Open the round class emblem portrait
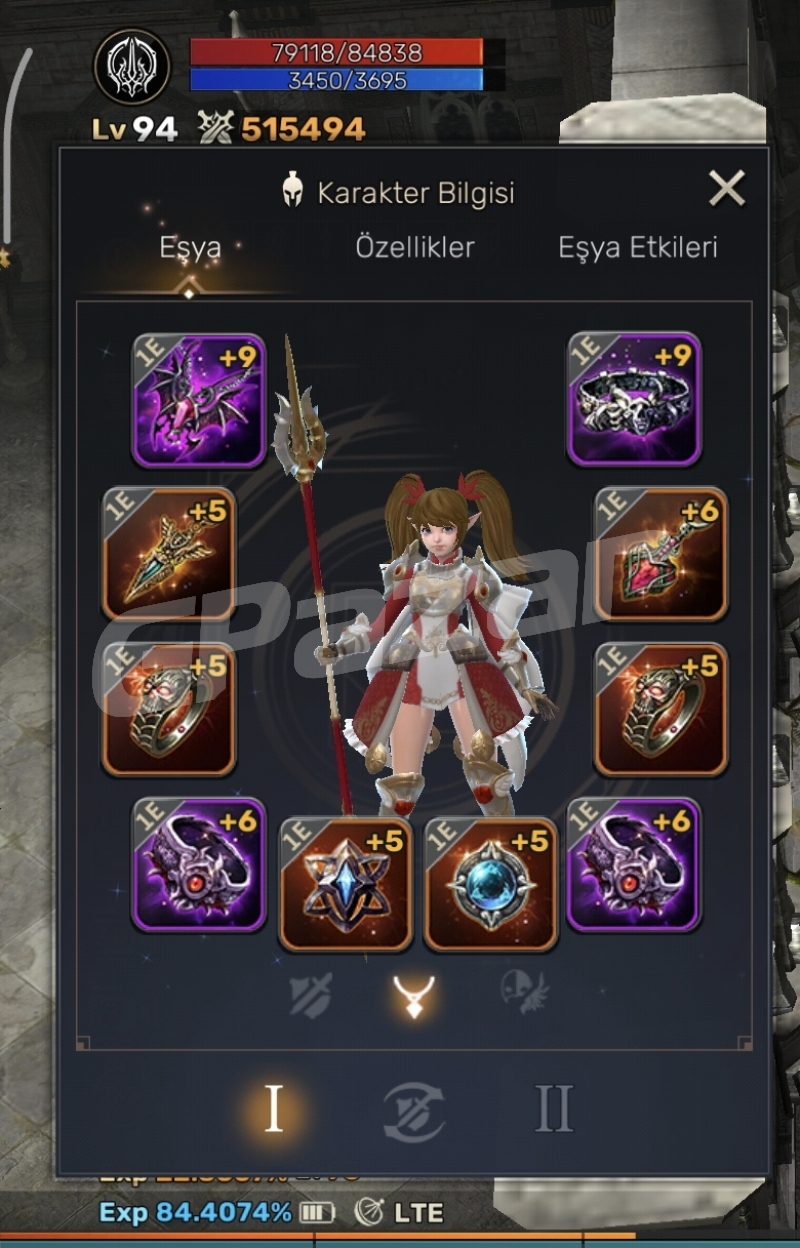The width and height of the screenshot is (800, 1248). click(132, 65)
